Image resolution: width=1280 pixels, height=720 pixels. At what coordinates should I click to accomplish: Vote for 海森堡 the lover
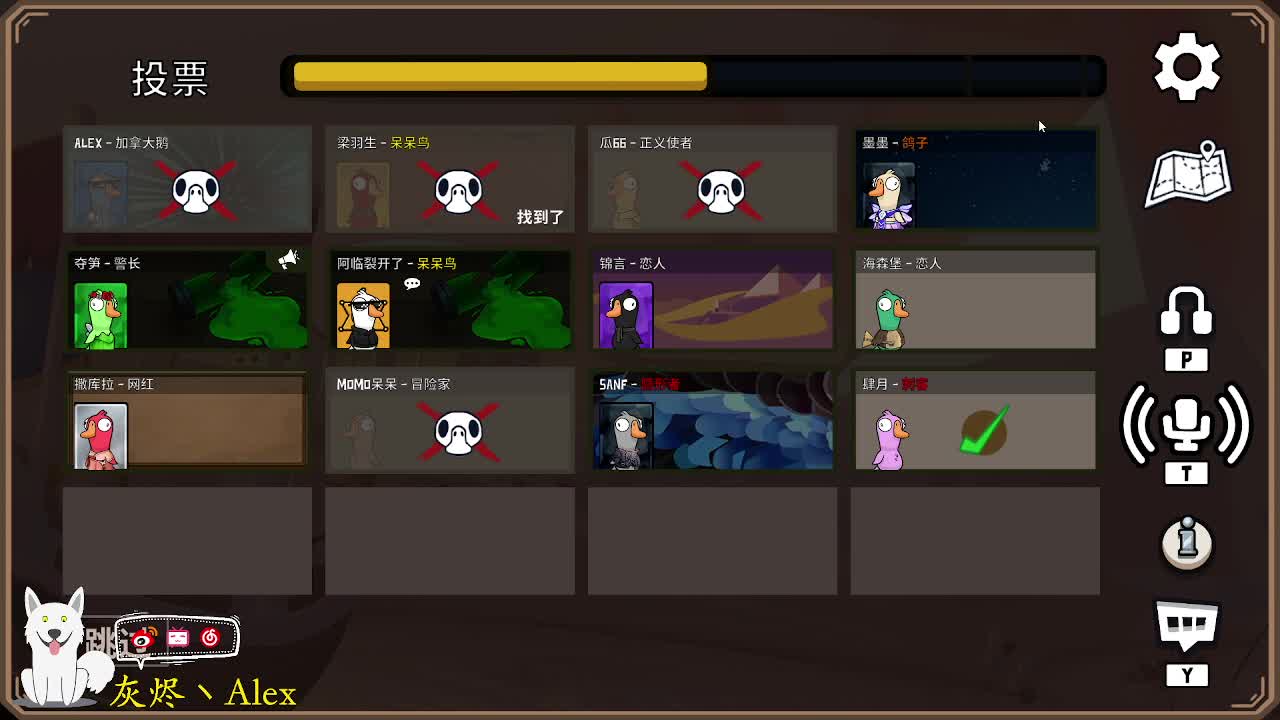click(x=975, y=300)
